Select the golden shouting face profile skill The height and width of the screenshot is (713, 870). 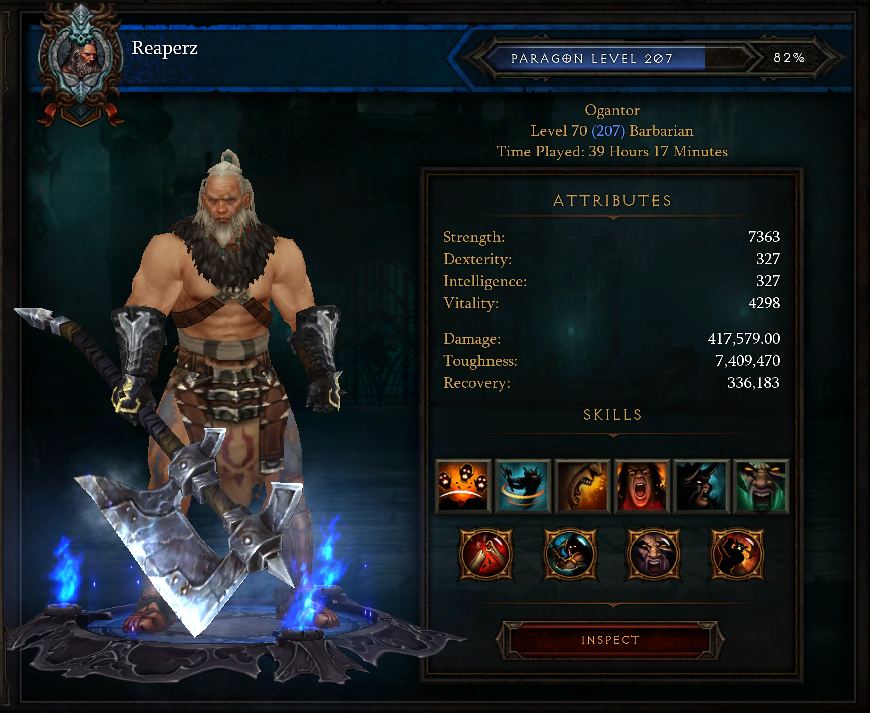pos(582,487)
